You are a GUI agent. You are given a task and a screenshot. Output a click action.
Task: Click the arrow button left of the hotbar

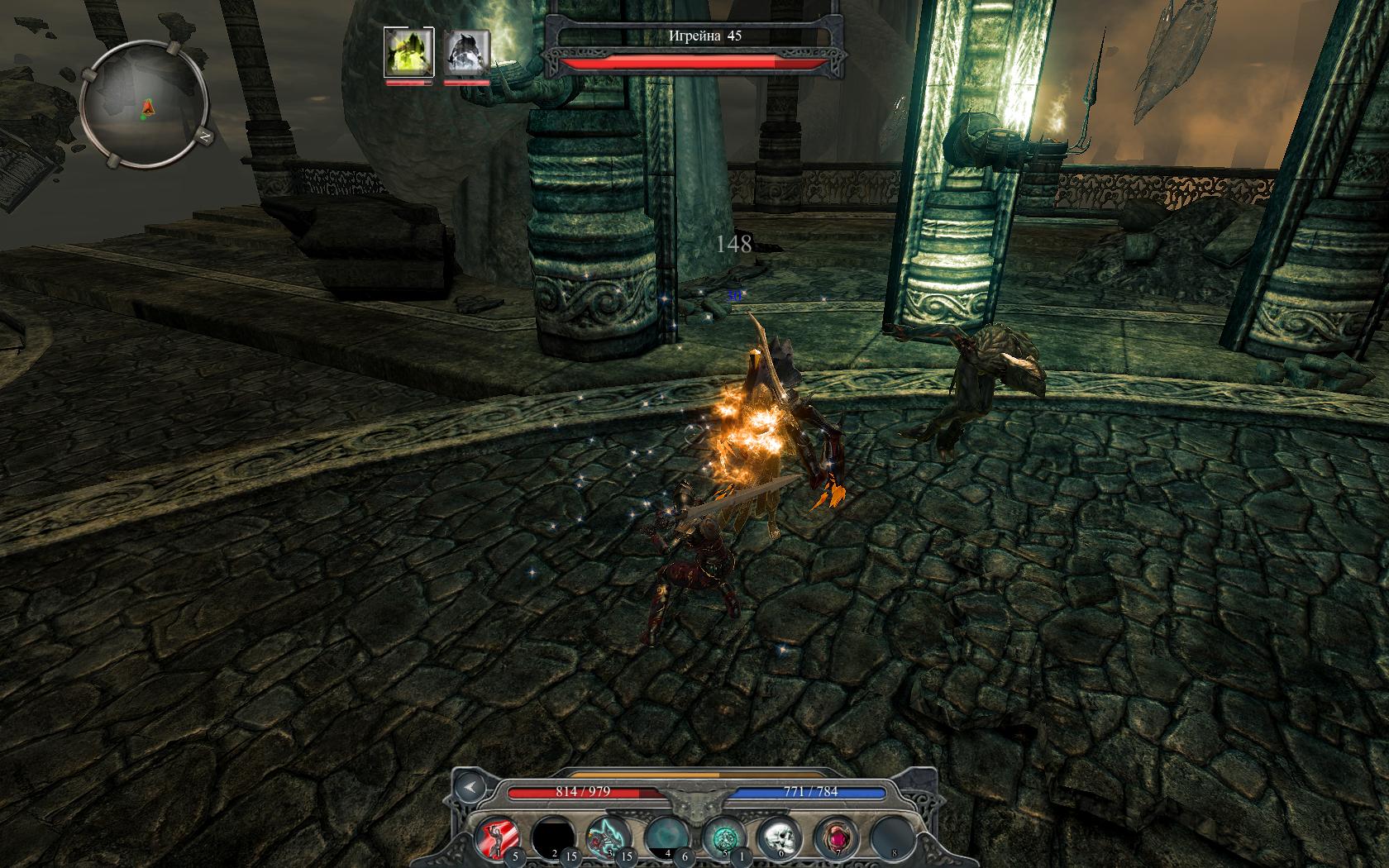tap(470, 787)
